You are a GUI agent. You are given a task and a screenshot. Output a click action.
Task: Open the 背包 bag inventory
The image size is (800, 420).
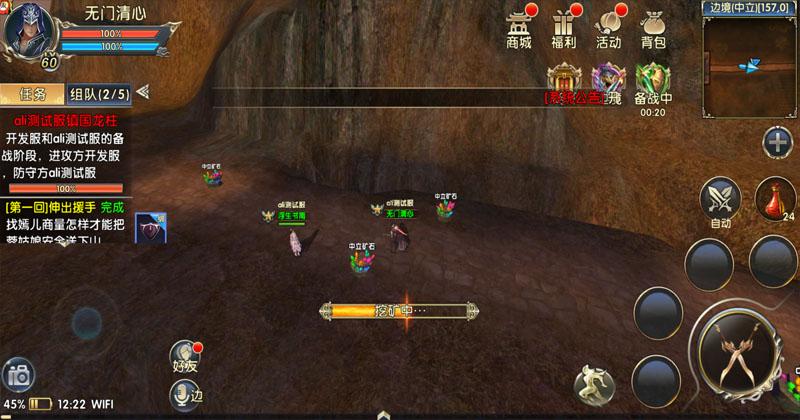(x=653, y=29)
